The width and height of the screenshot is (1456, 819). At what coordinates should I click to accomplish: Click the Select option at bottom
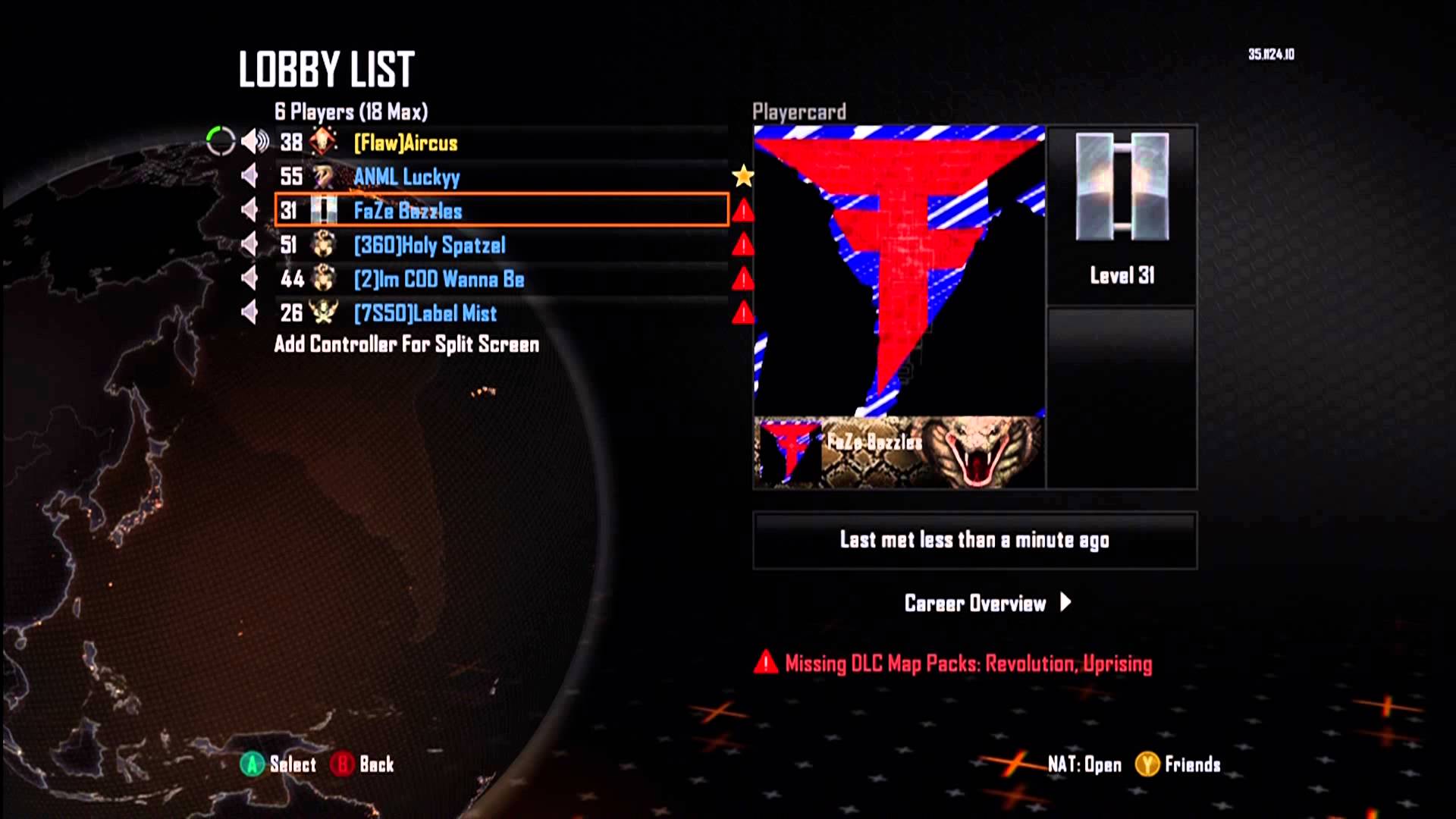tap(278, 764)
